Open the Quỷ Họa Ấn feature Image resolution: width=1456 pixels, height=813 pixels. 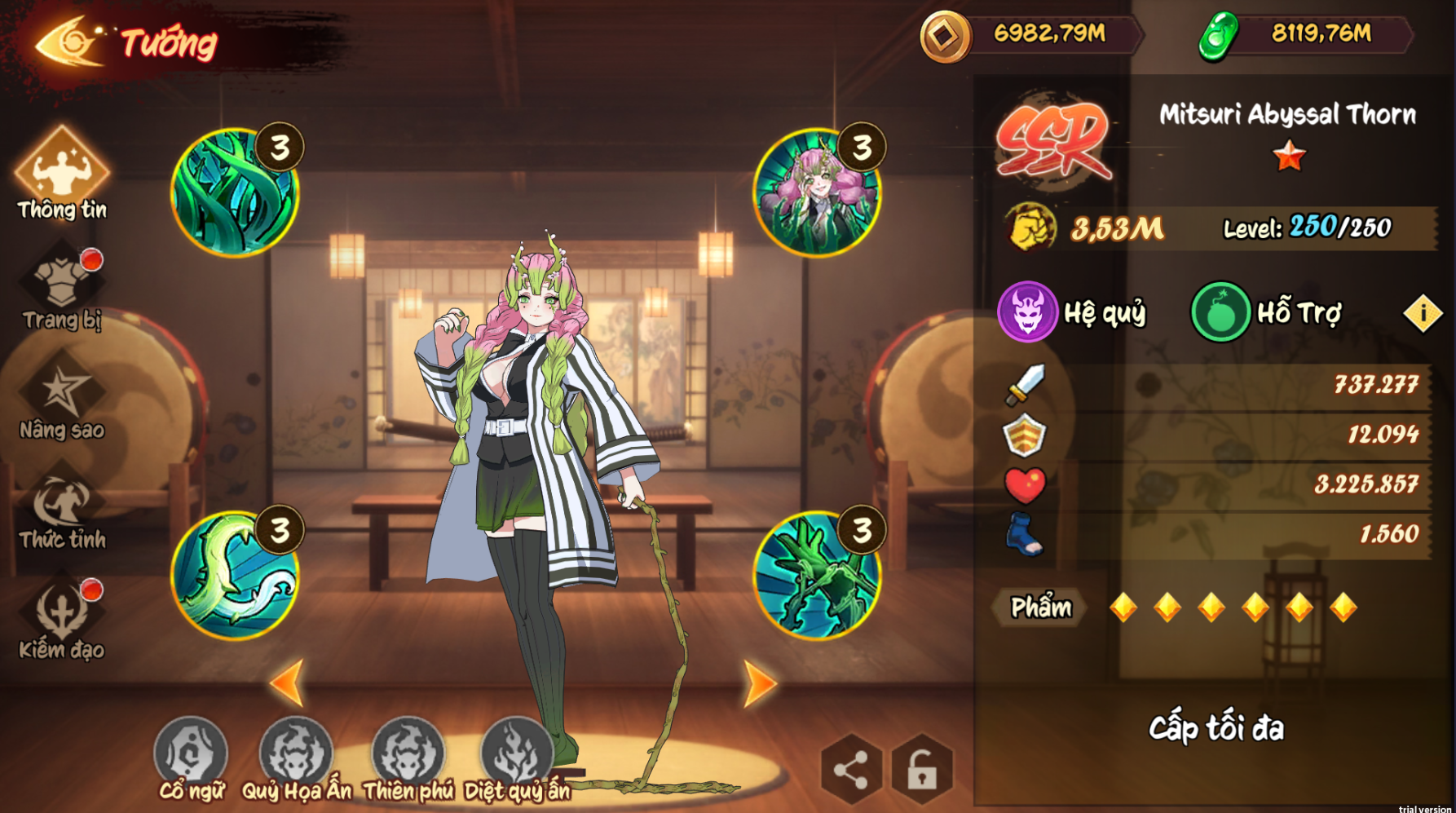point(296,756)
